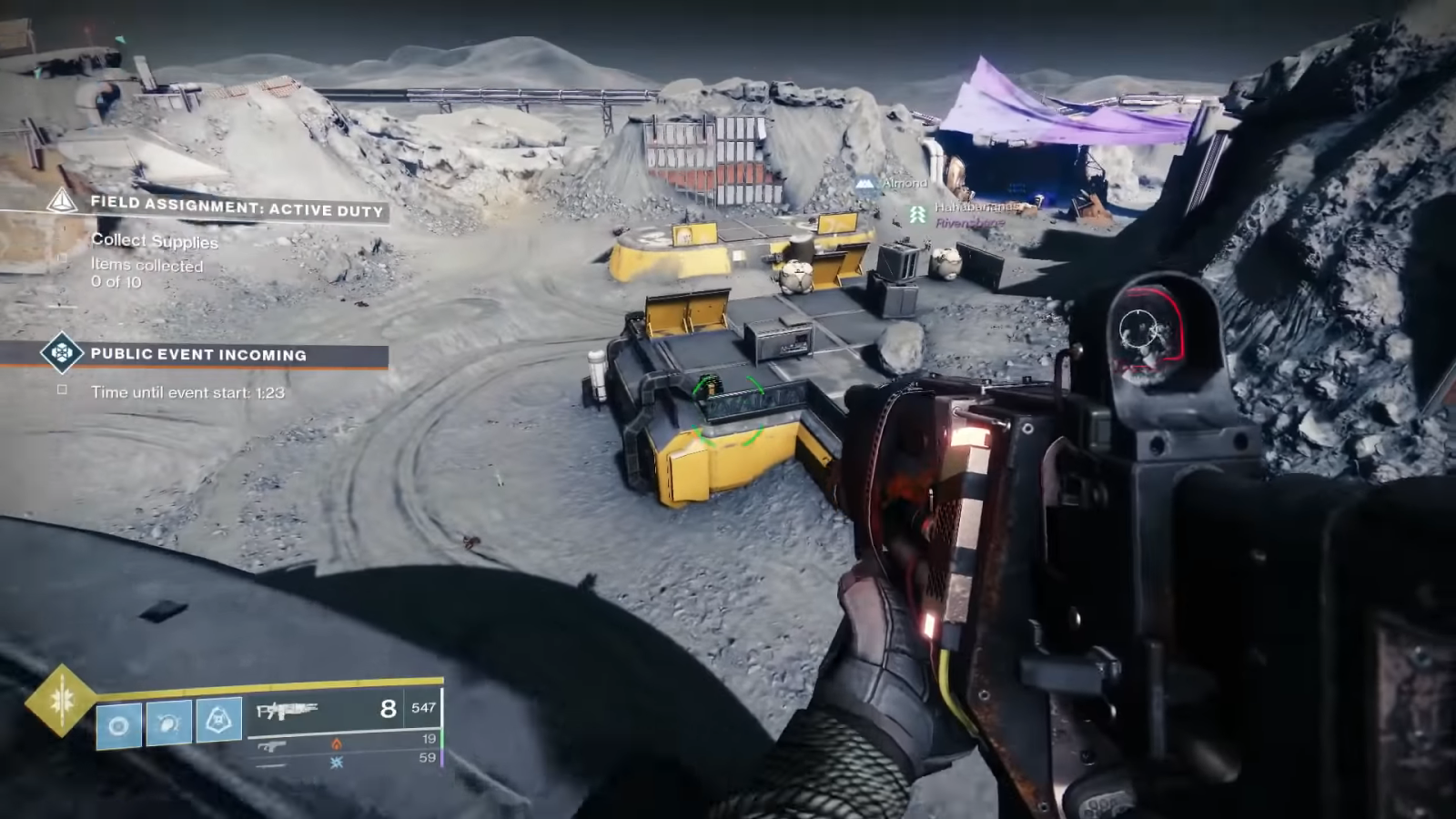Open the Public Event Incoming banner
The width and height of the screenshot is (1456, 819).
tap(198, 355)
